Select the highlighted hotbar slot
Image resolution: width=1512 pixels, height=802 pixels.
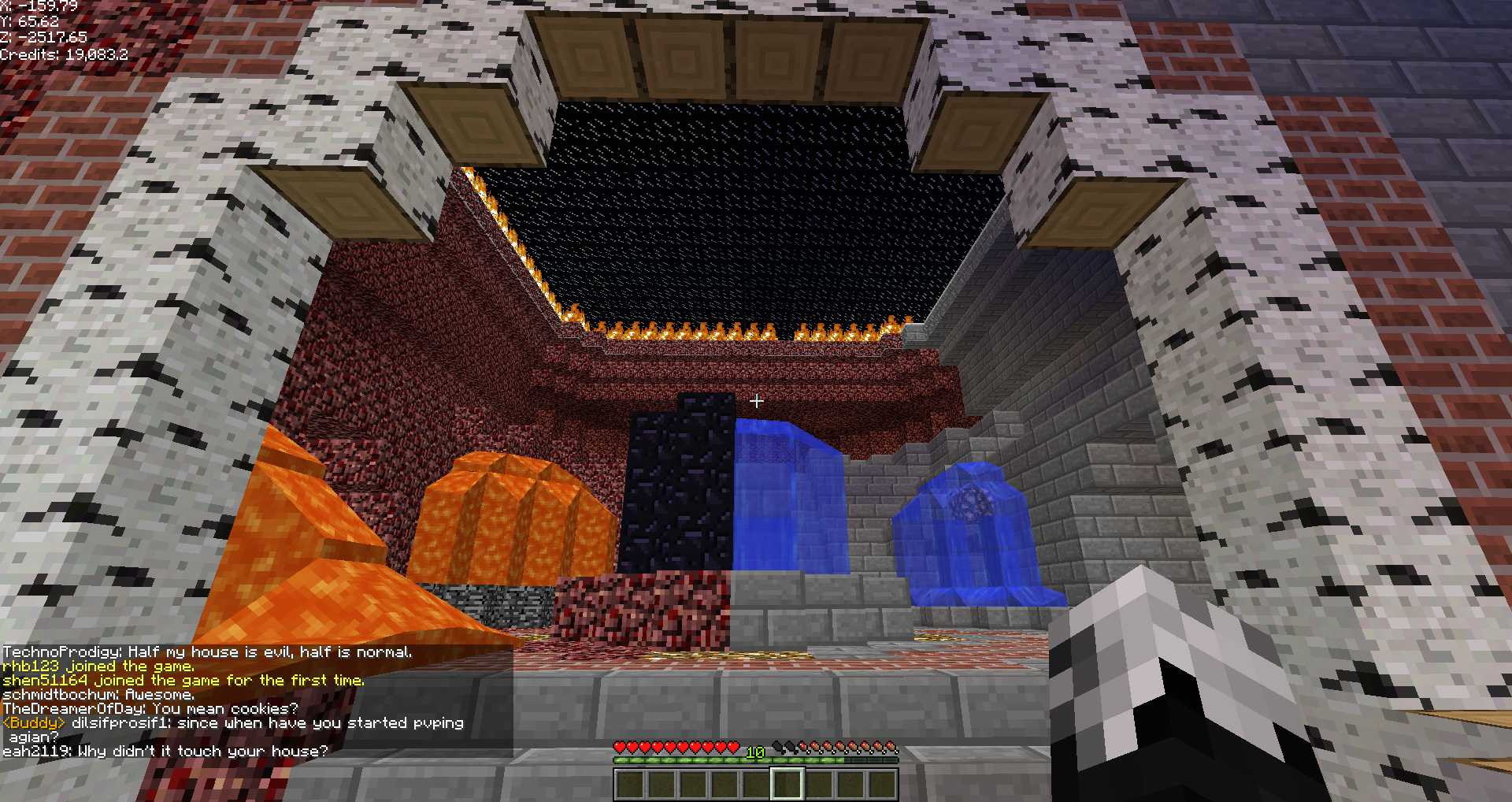(x=787, y=784)
